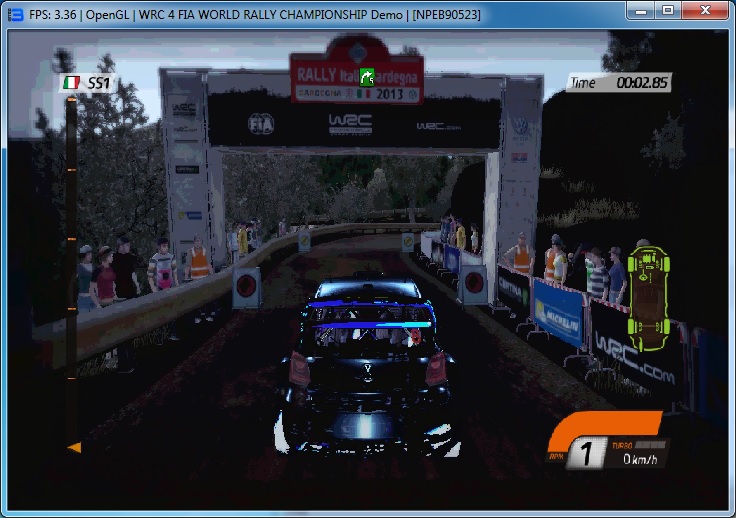The height and width of the screenshot is (518, 736).
Task: Click the green turn pacenote arrow
Action: pyautogui.click(x=367, y=76)
